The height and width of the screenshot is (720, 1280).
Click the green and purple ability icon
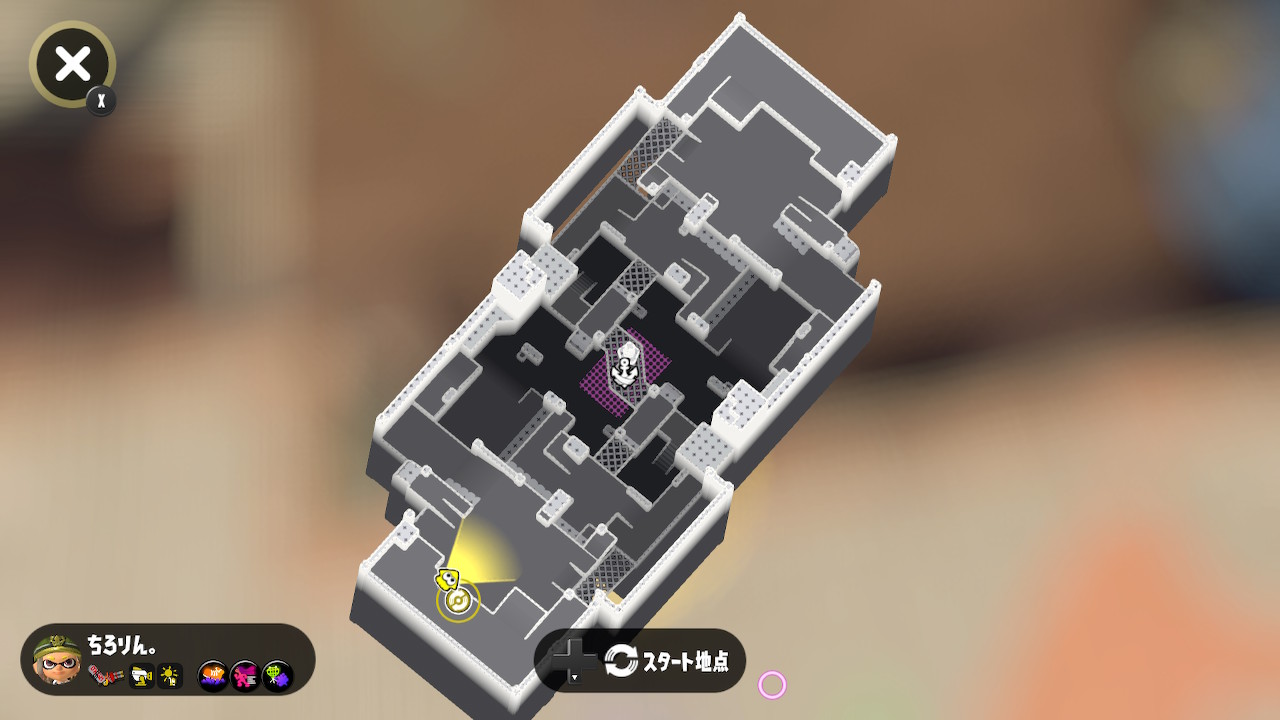point(278,677)
